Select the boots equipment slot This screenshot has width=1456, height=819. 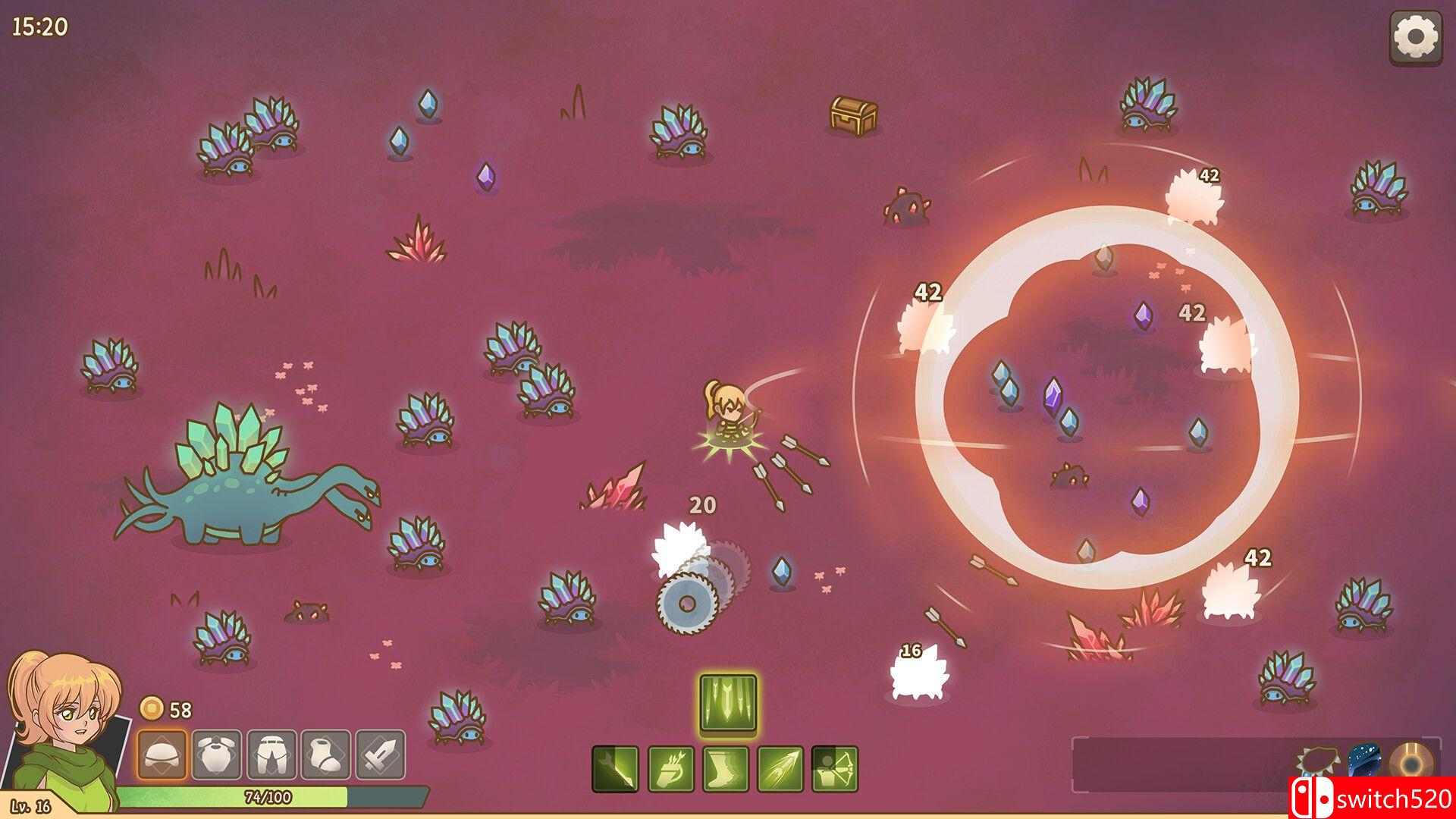326,755
